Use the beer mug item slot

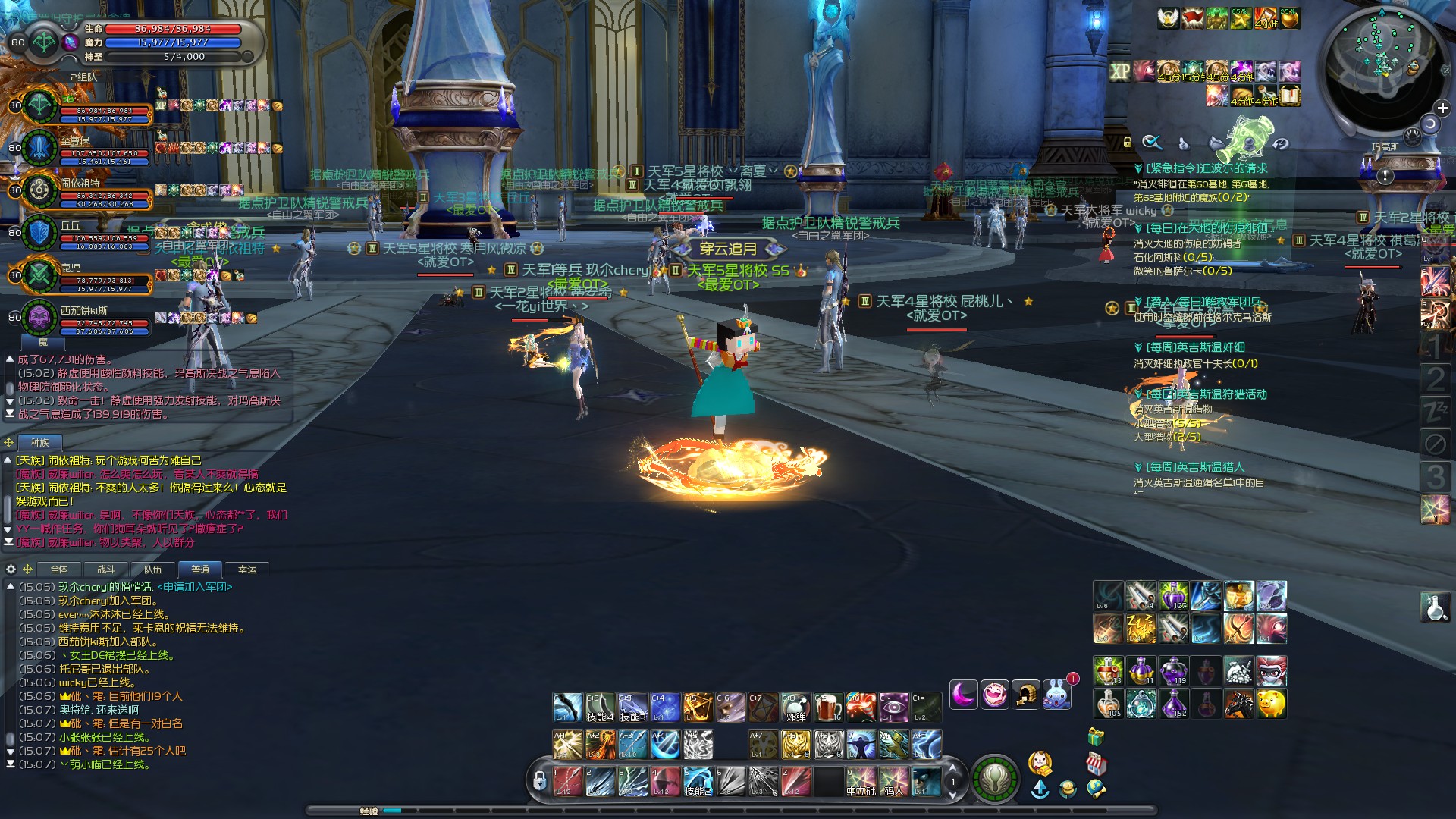pyautogui.click(x=827, y=708)
